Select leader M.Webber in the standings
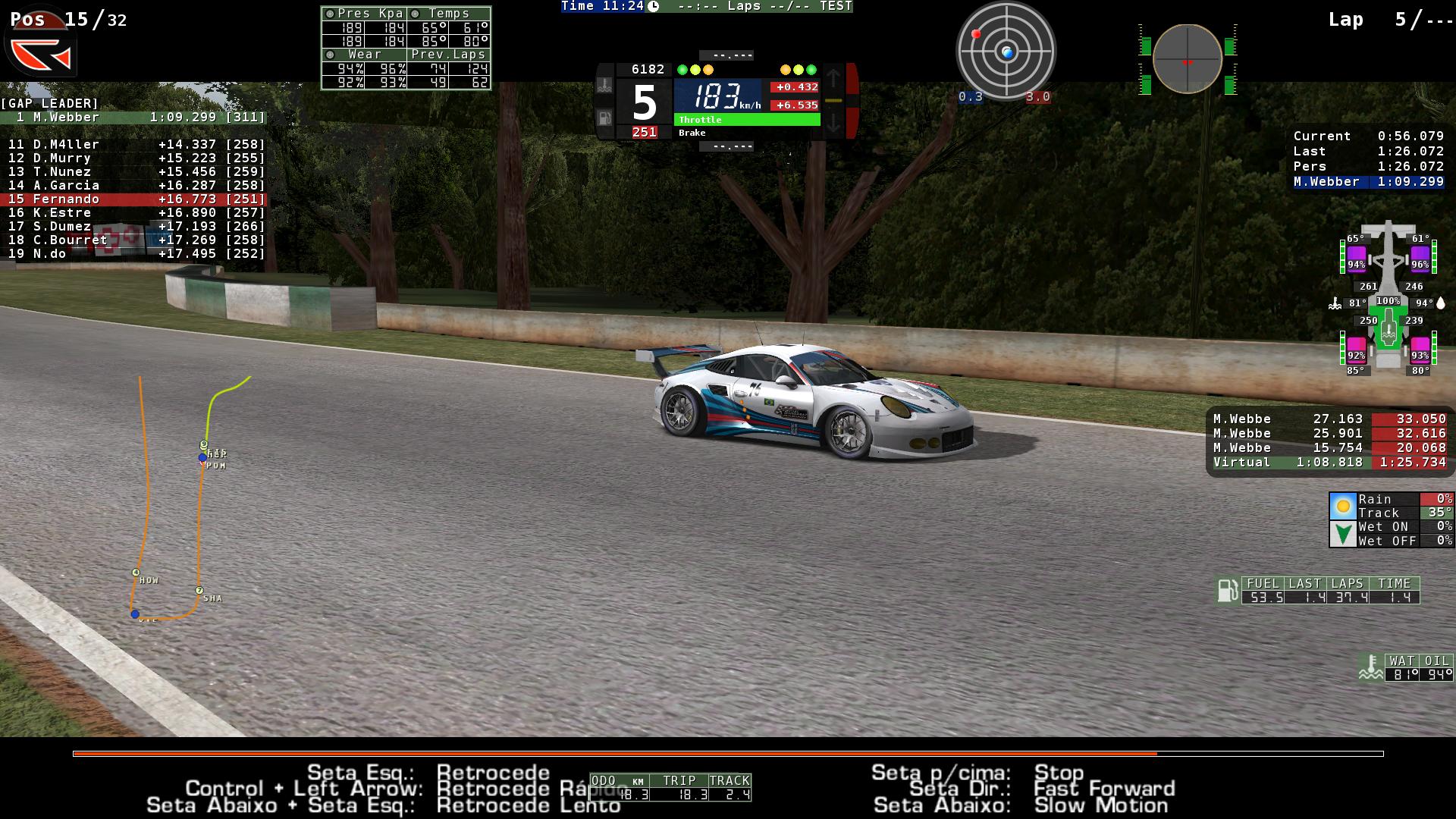Image resolution: width=1456 pixels, height=819 pixels. click(133, 118)
